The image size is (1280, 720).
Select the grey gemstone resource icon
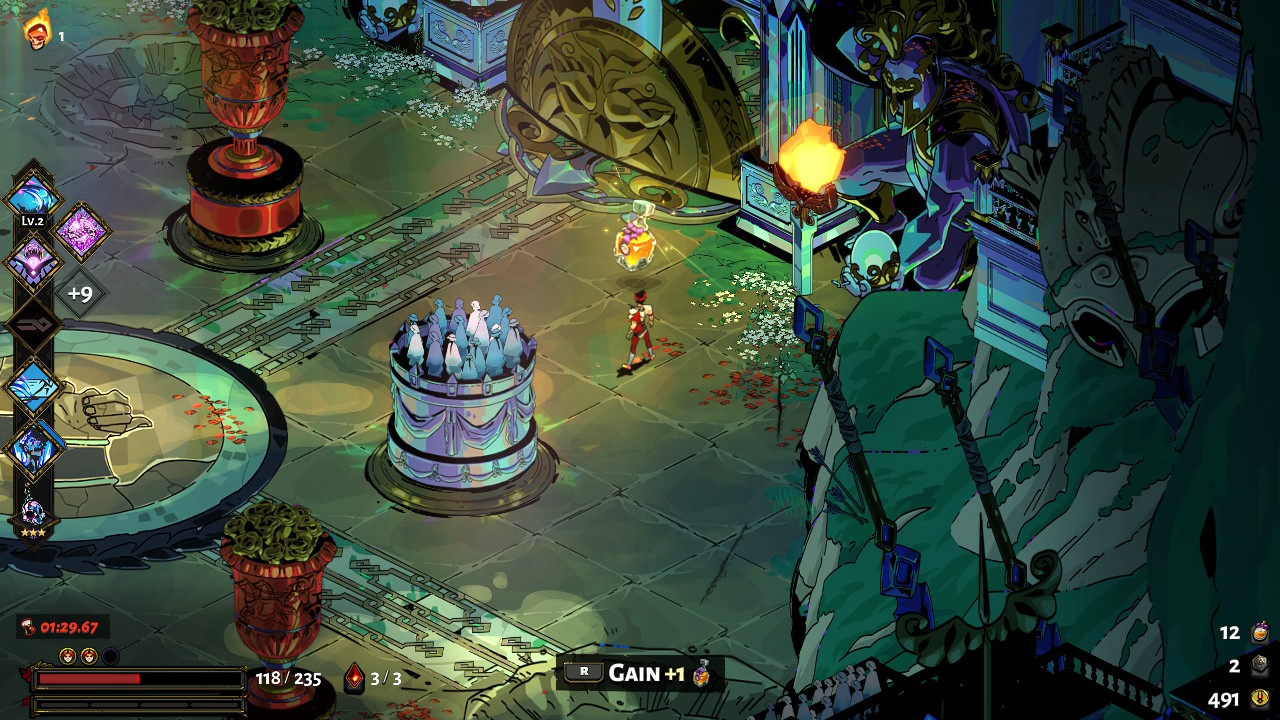point(1260,665)
